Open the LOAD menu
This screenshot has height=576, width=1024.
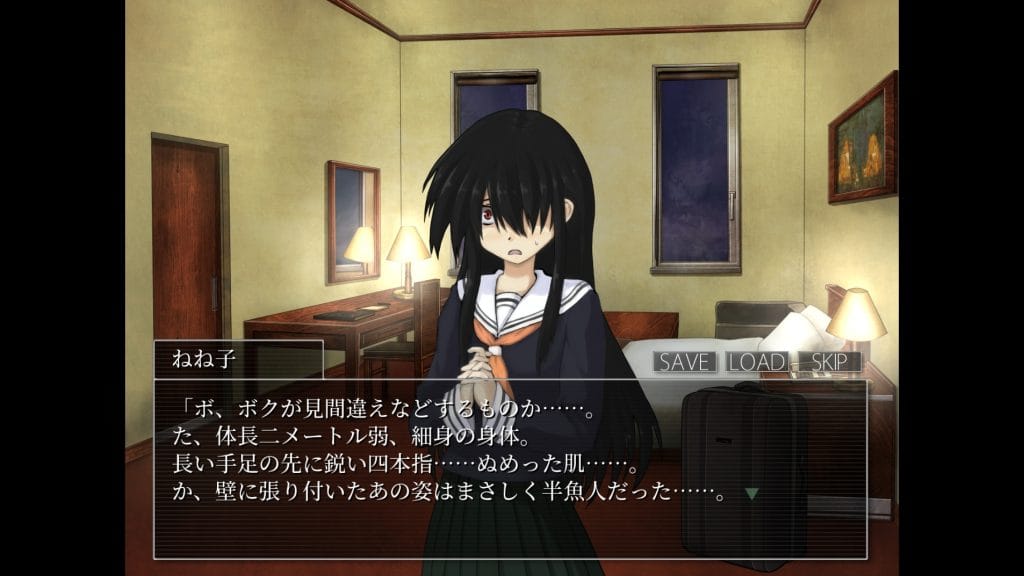point(756,362)
